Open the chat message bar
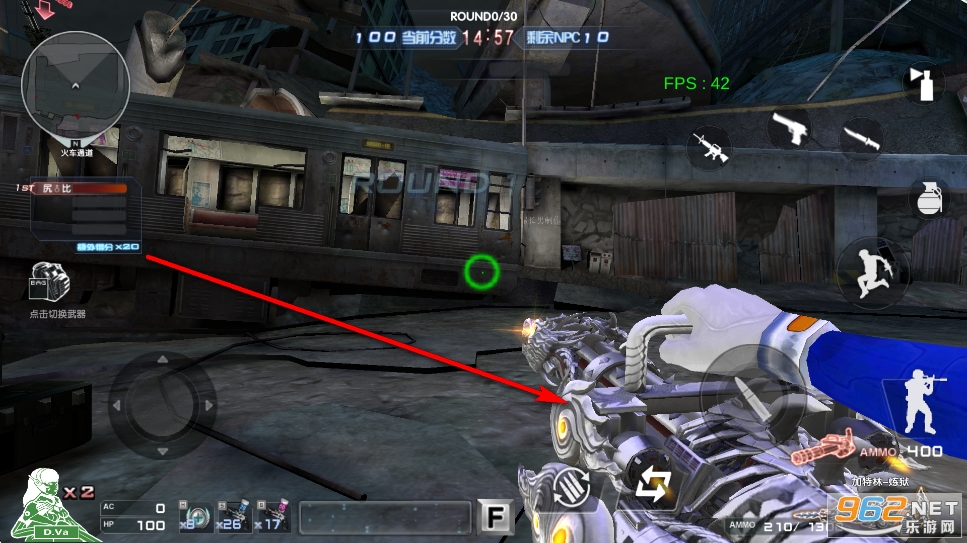The width and height of the screenshot is (967, 543). 384,517
